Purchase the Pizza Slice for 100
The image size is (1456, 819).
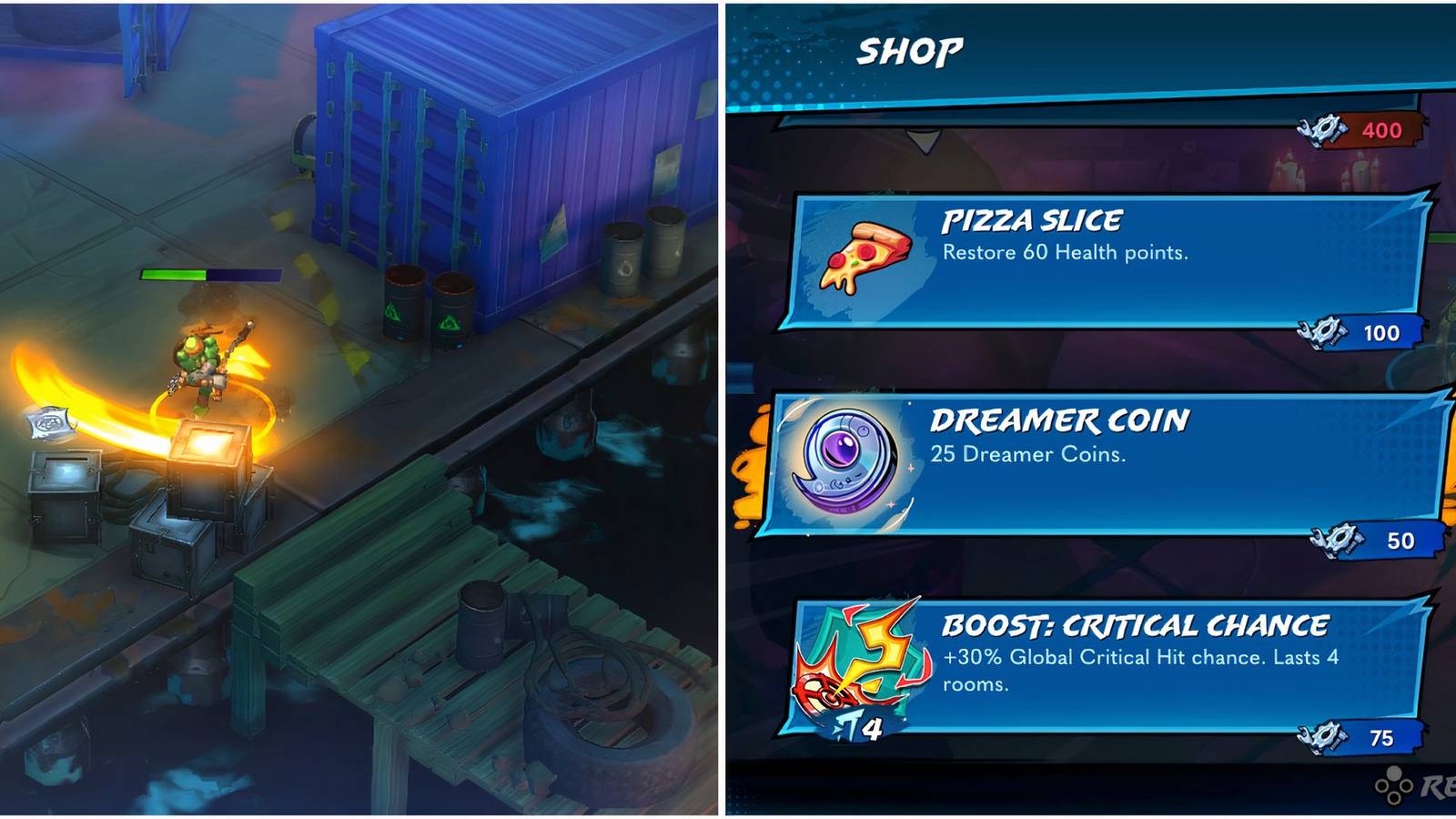click(x=1382, y=333)
